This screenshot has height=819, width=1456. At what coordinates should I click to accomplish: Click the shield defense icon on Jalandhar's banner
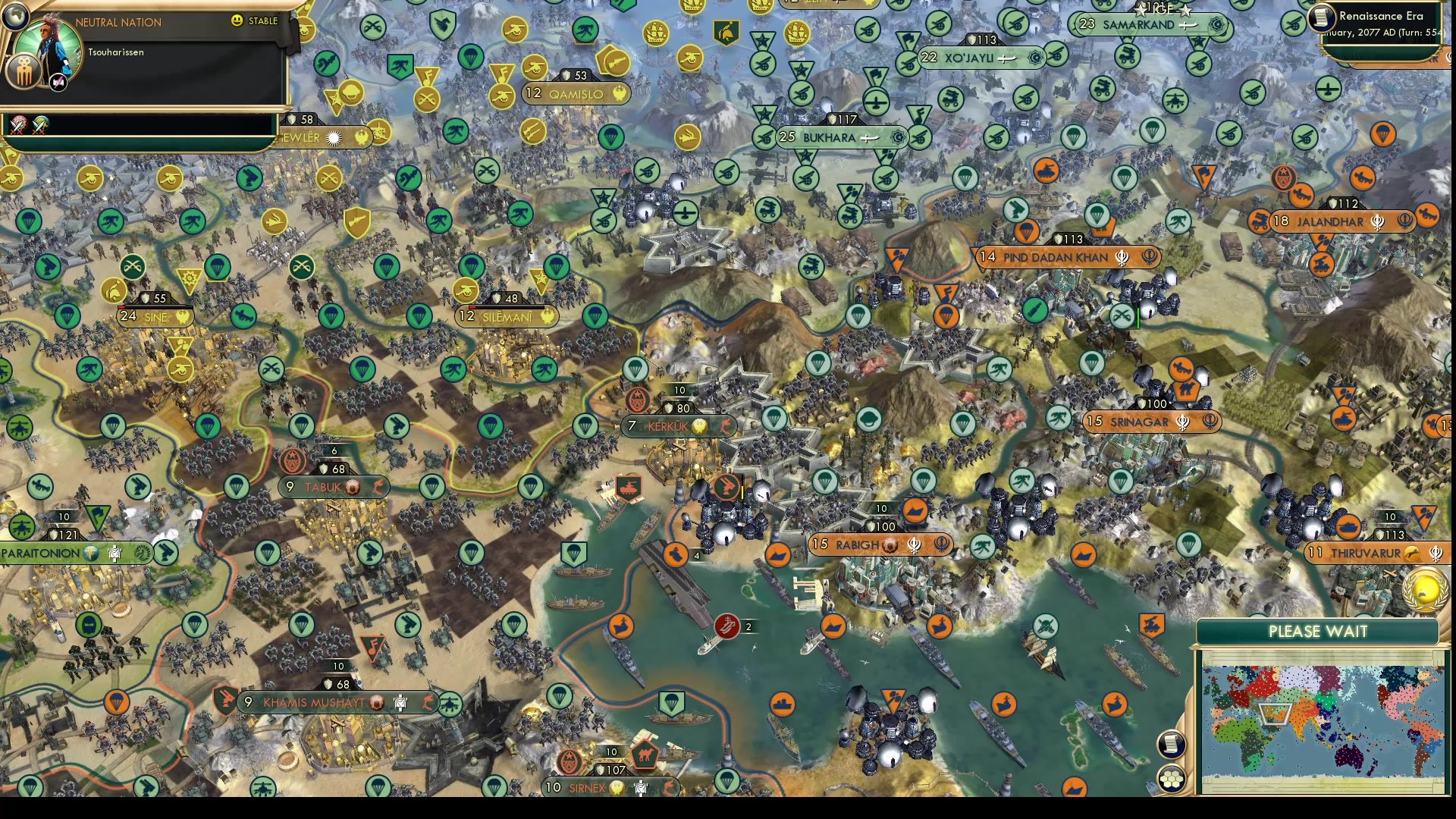pyautogui.click(x=1333, y=203)
